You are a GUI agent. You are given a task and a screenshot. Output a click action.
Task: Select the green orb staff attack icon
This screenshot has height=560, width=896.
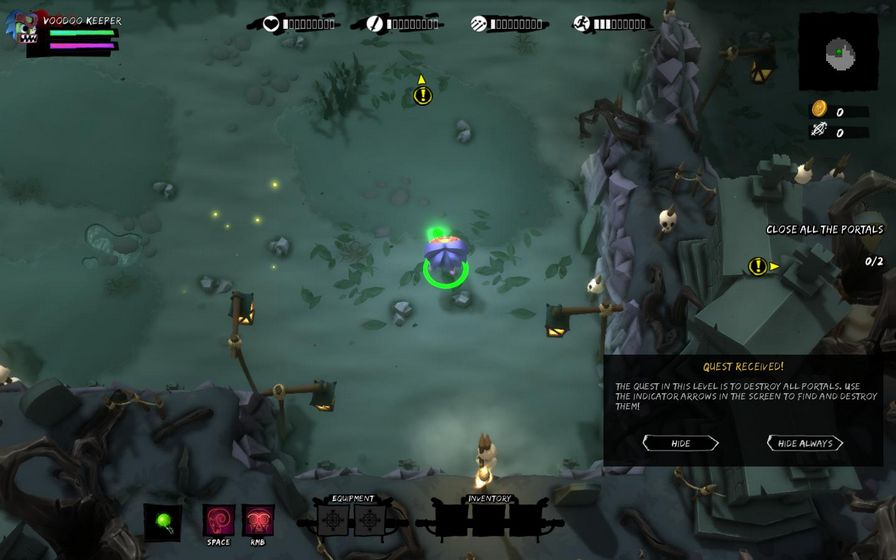click(x=162, y=521)
